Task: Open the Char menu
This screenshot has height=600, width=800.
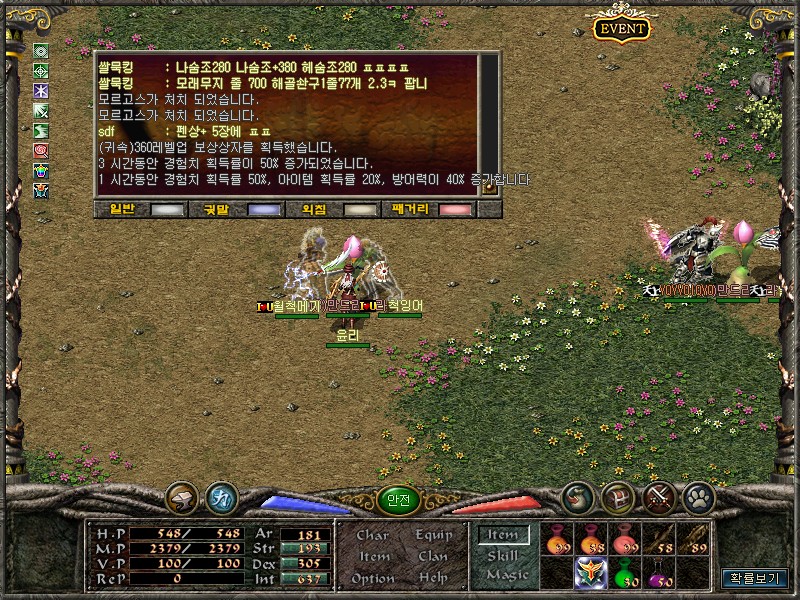Action: pos(373,535)
